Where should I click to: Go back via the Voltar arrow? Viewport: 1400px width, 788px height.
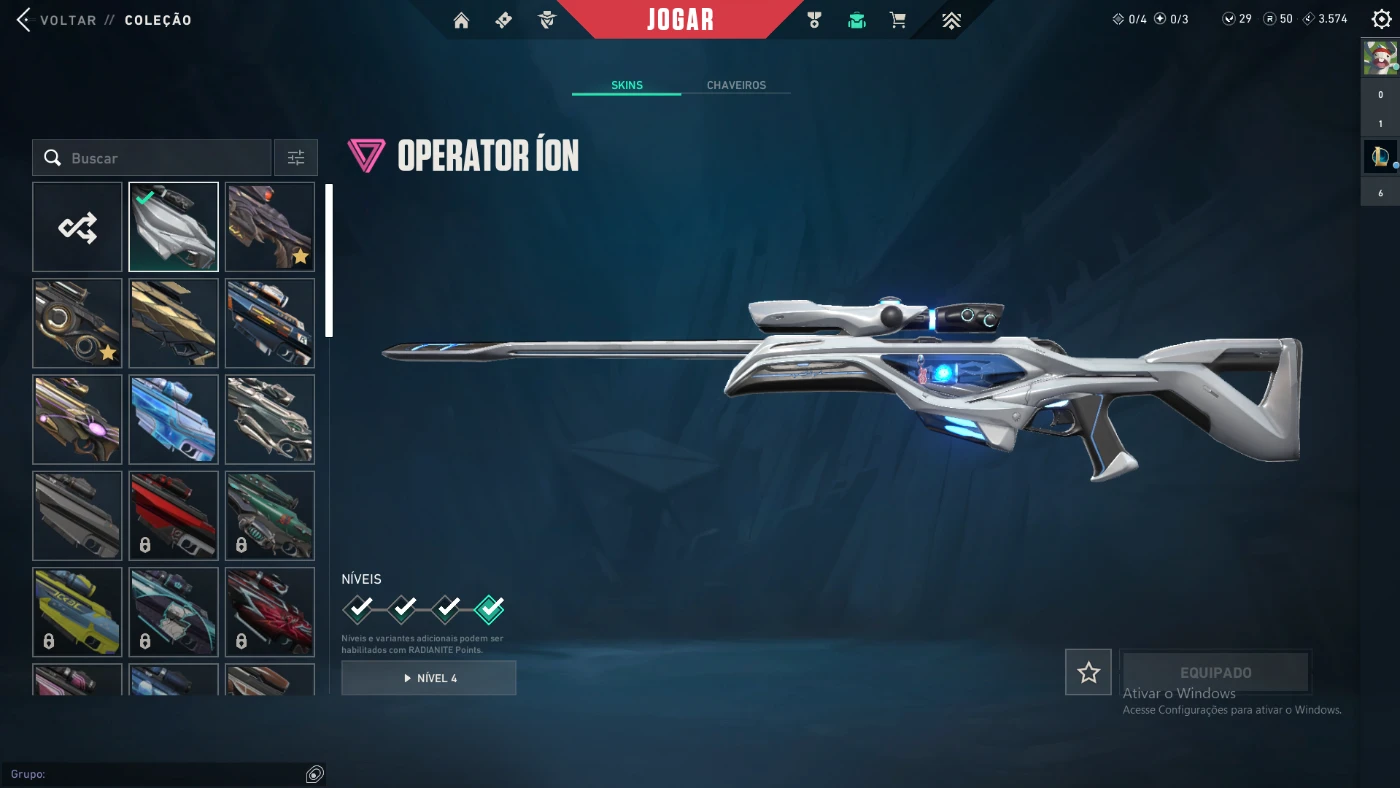pos(24,20)
